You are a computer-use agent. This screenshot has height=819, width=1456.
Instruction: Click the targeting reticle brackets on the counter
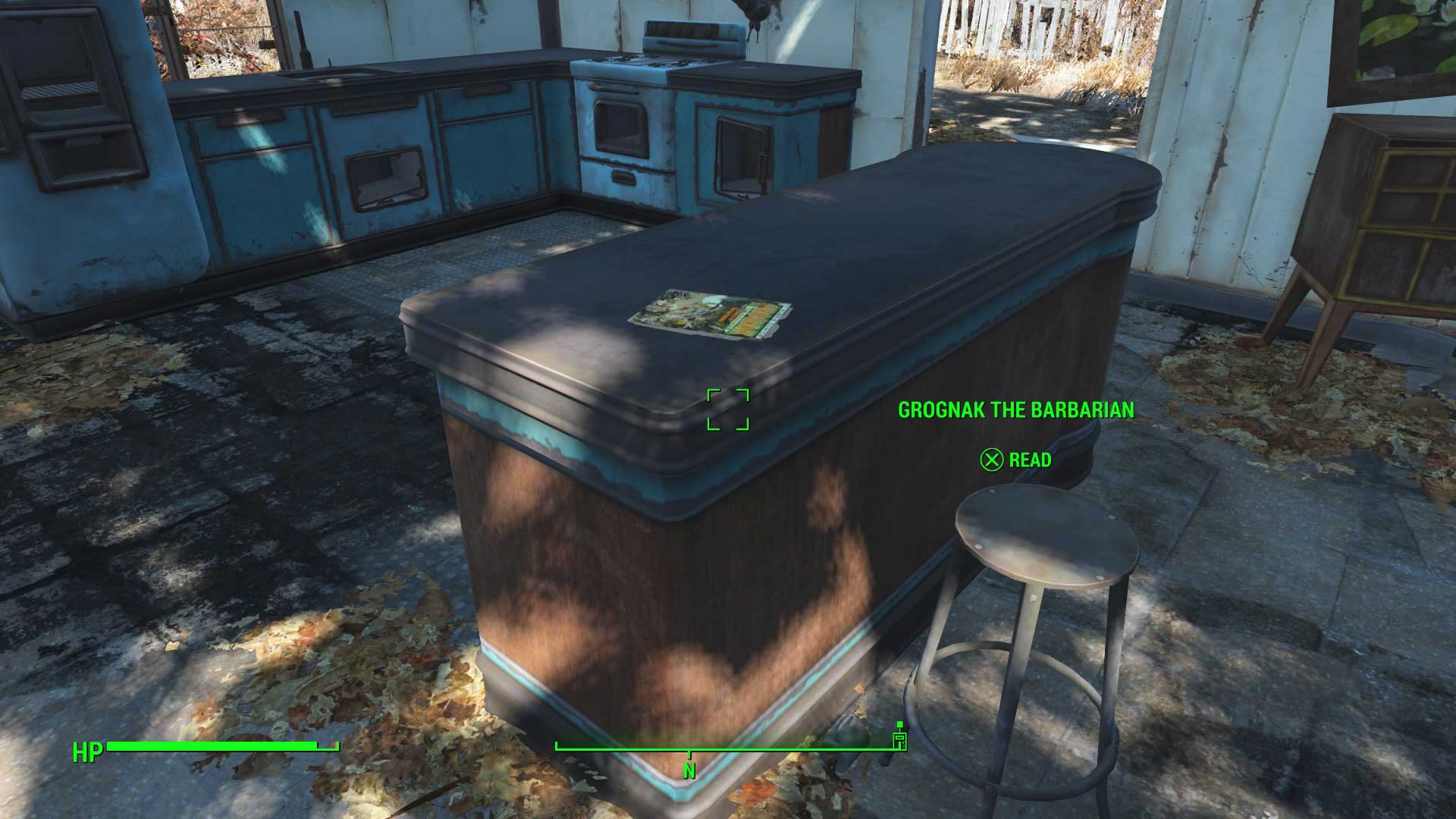pos(730,409)
